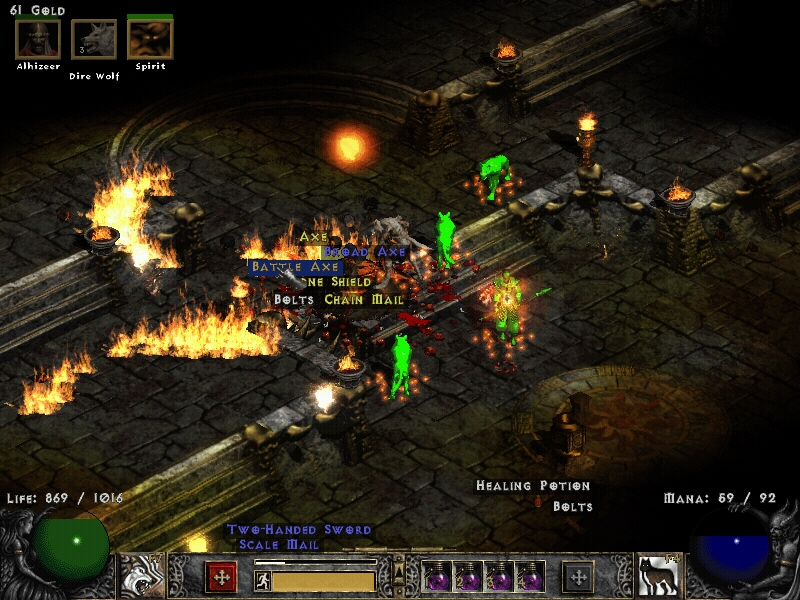The image size is (800, 600).
Task: Use the purple potion in belt slot 4
Action: 529,577
